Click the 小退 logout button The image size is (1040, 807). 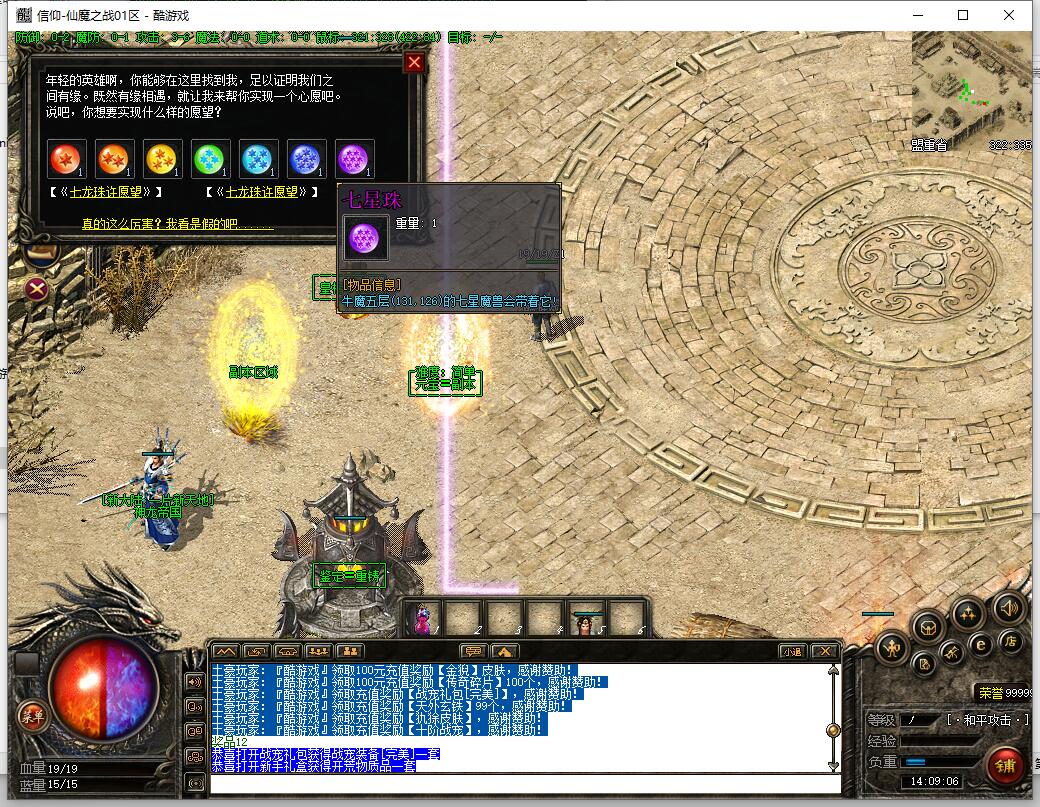[792, 651]
